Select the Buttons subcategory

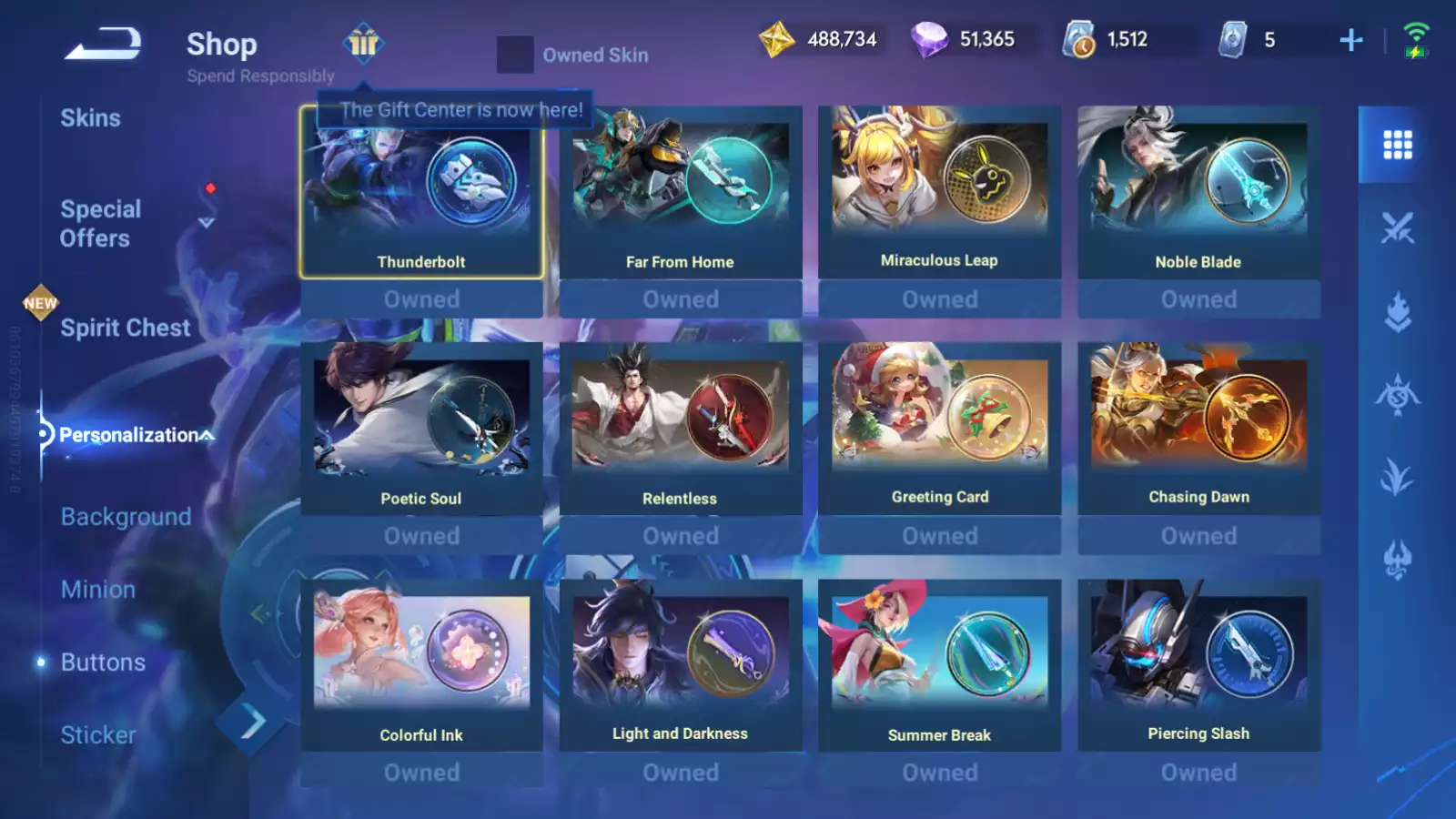pyautogui.click(x=103, y=662)
